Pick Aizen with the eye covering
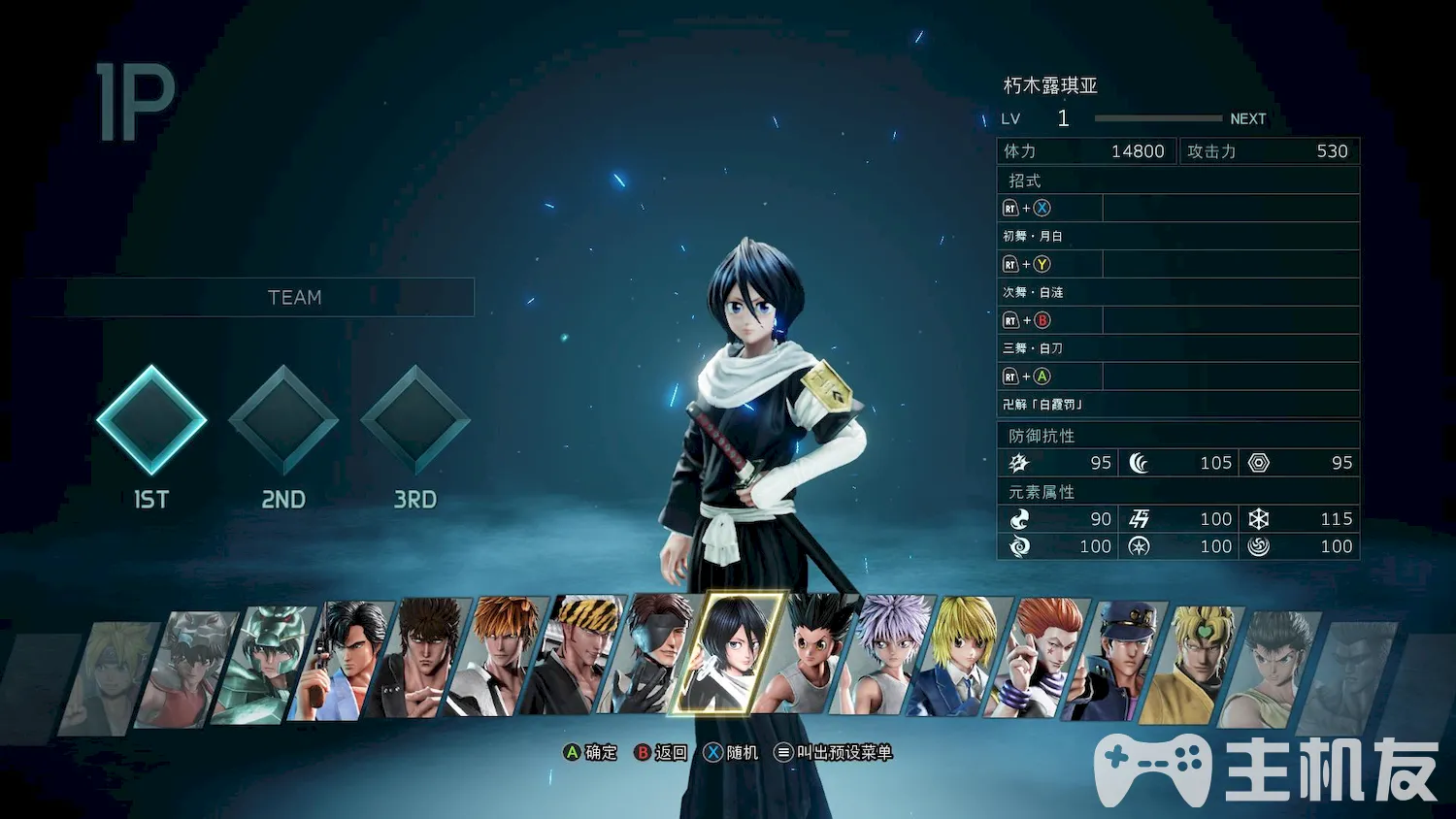This screenshot has width=1456, height=819. (652, 656)
